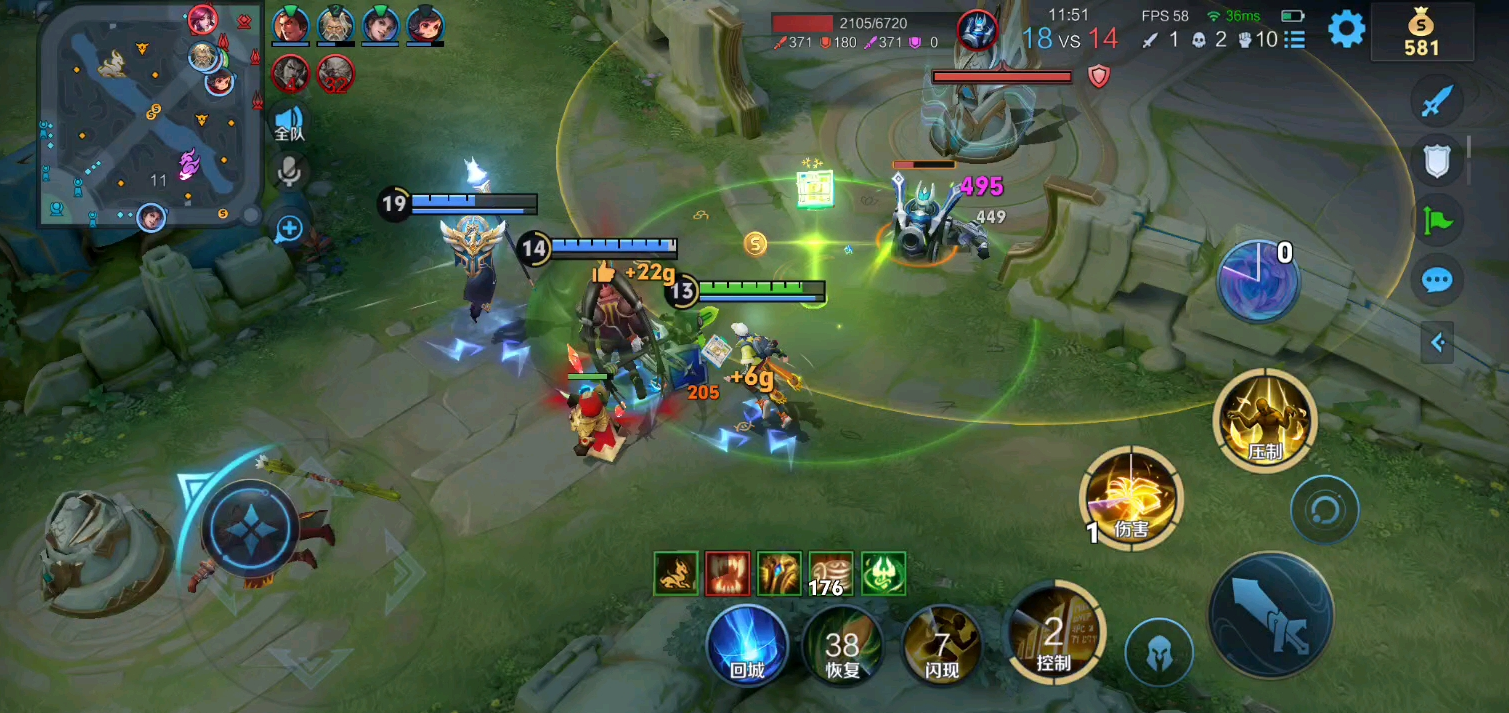
Task: Cast the 控制 control ability
Action: tap(1054, 631)
